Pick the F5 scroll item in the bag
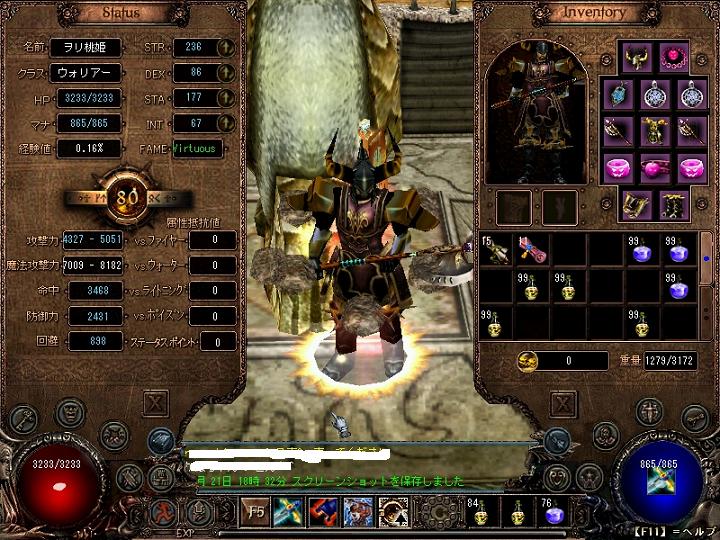This screenshot has width=720, height=540. click(x=493, y=250)
